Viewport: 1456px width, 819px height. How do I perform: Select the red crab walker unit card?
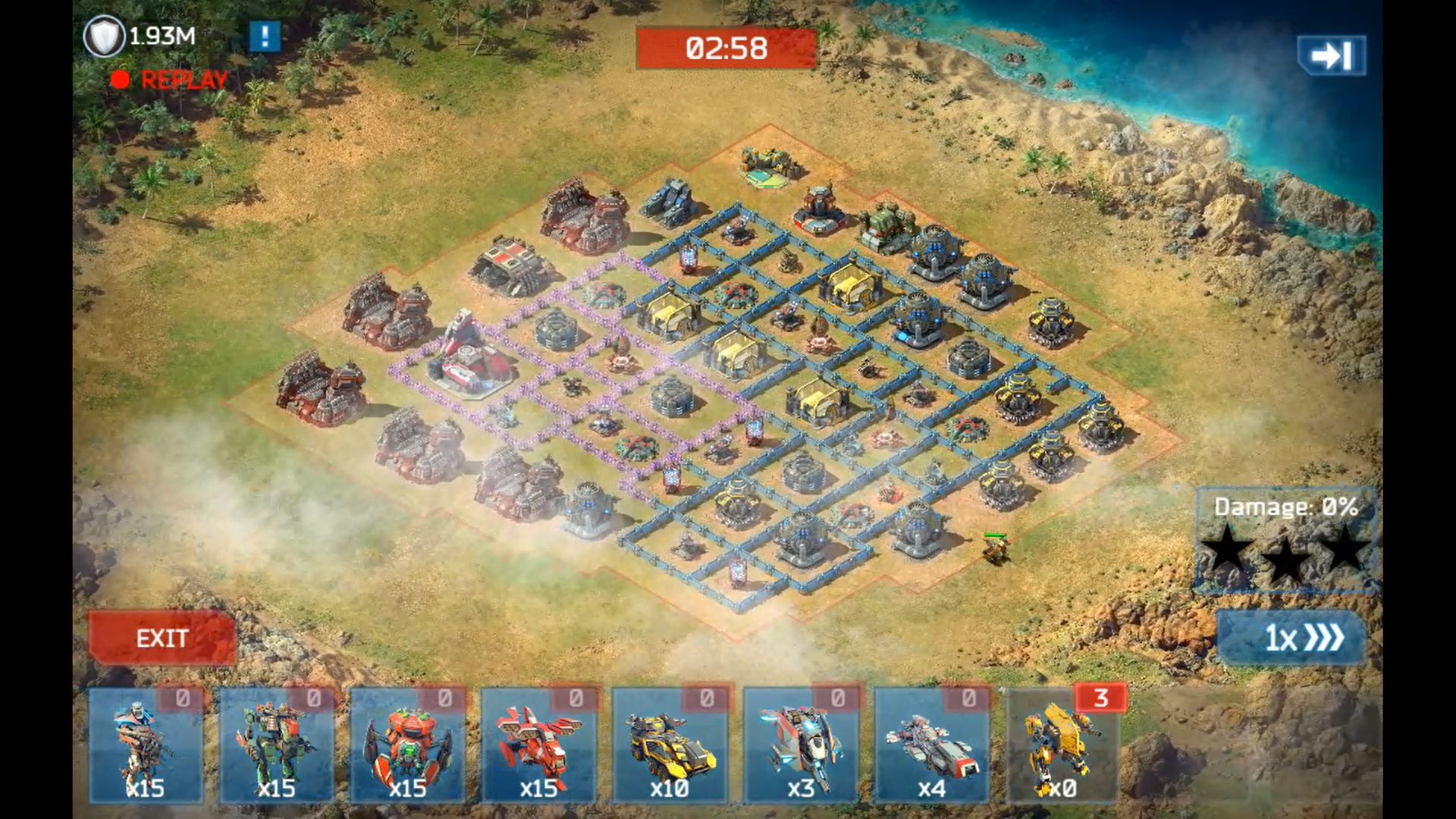(408, 745)
